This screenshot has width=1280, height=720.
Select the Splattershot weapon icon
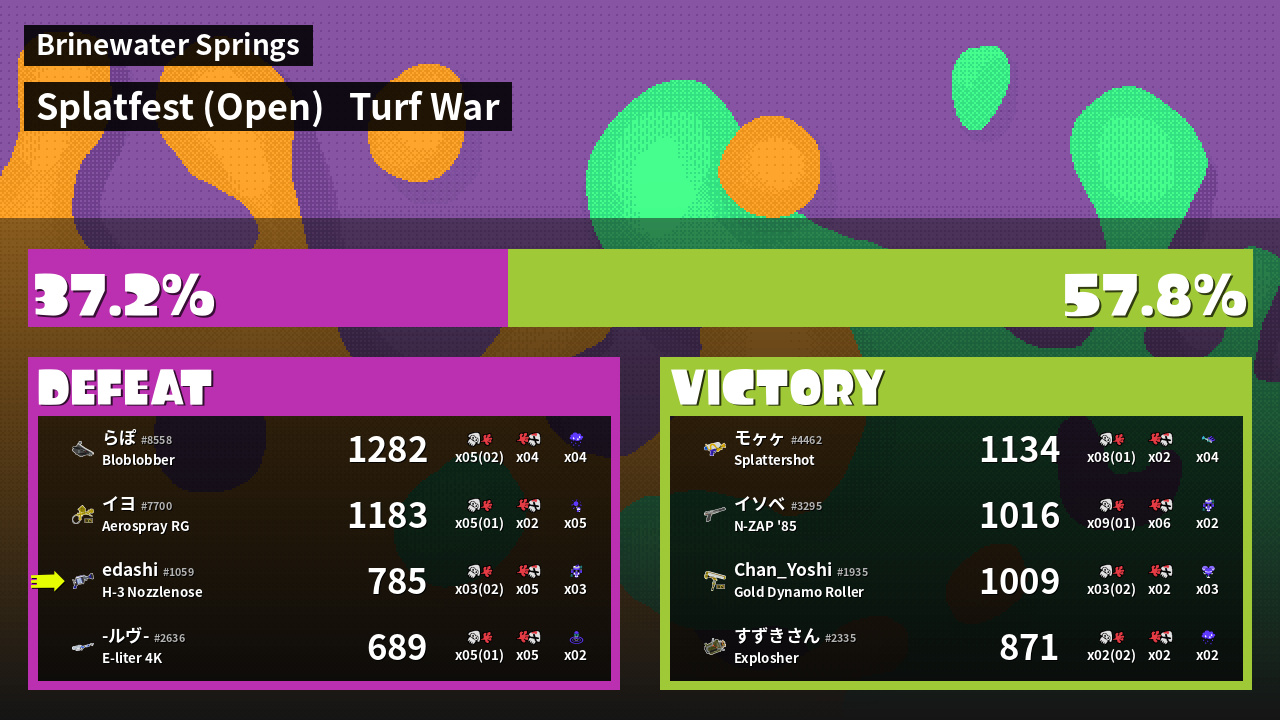[713, 448]
